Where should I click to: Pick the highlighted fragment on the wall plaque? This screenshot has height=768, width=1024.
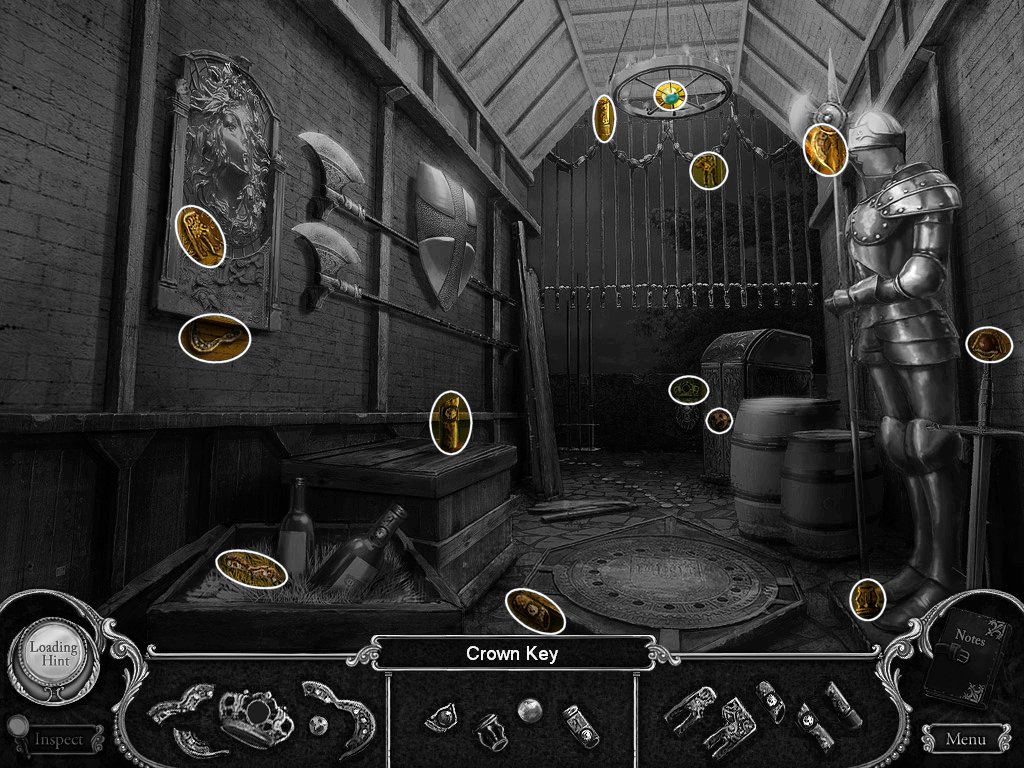(200, 236)
